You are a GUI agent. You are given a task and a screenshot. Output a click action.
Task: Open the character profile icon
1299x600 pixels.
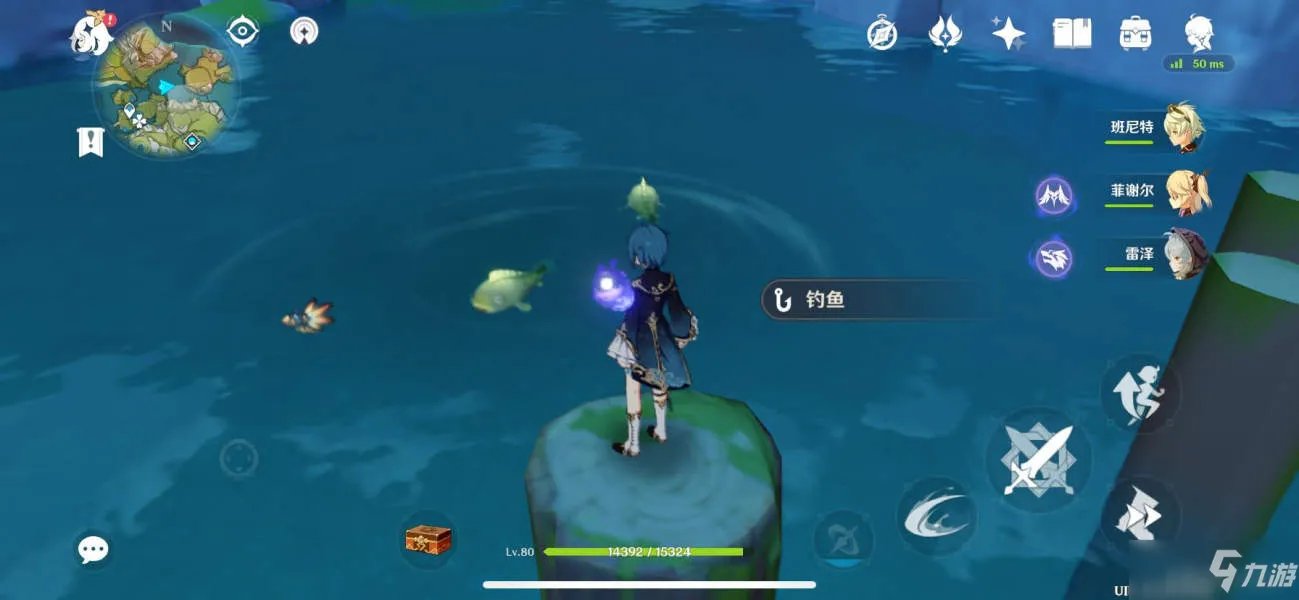point(1198,35)
